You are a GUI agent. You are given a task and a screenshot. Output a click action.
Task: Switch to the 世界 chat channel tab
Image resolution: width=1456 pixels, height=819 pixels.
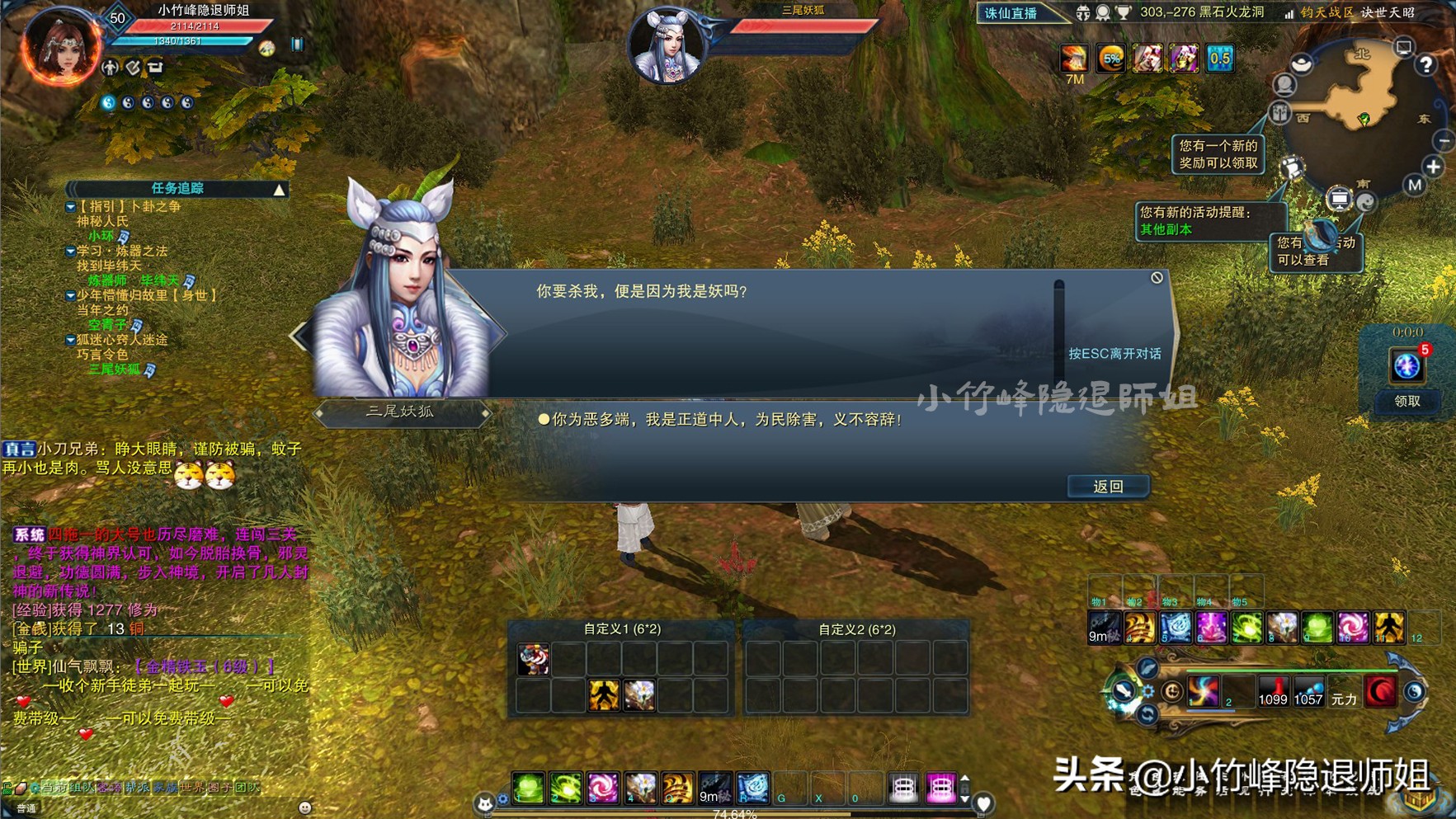tap(192, 788)
